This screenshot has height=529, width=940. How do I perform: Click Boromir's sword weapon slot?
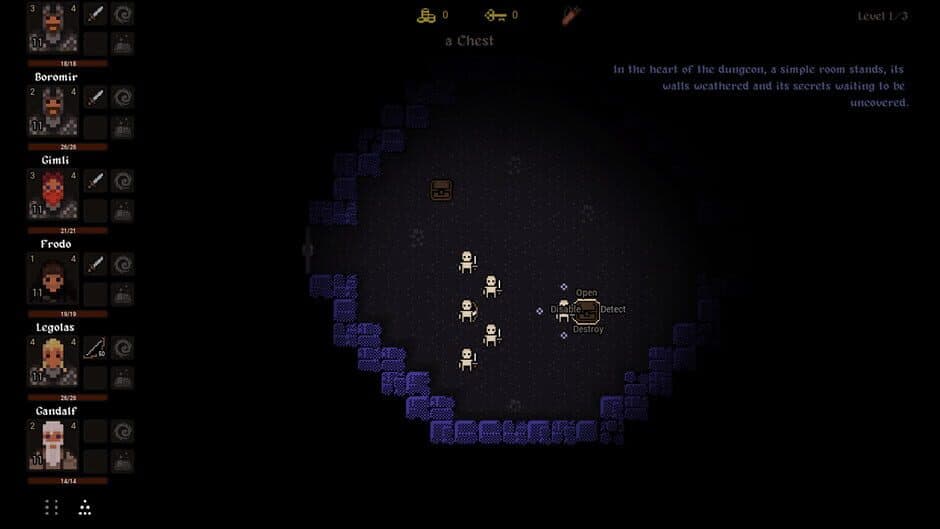[96, 97]
